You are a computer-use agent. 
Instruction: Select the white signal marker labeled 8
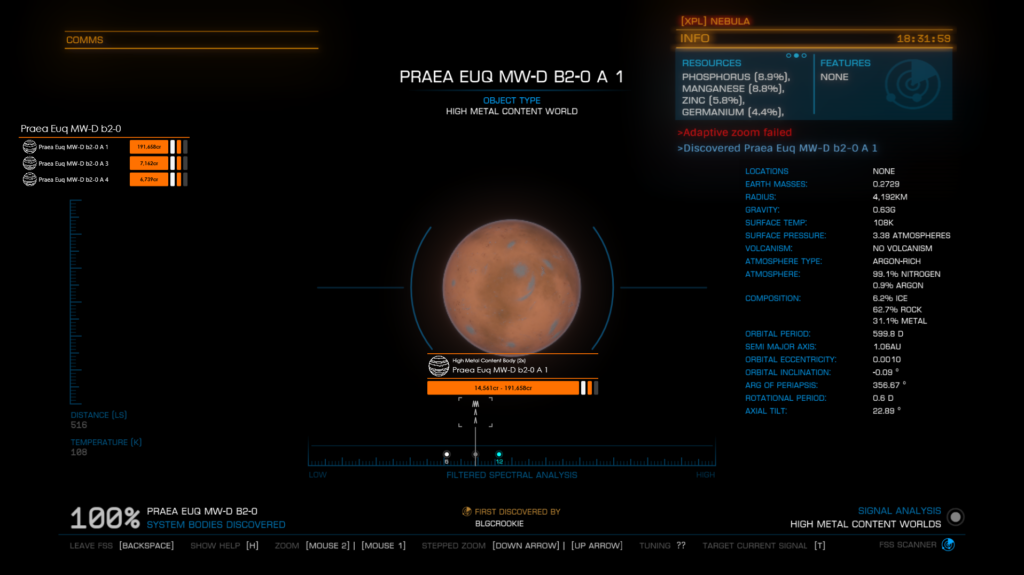(447, 455)
